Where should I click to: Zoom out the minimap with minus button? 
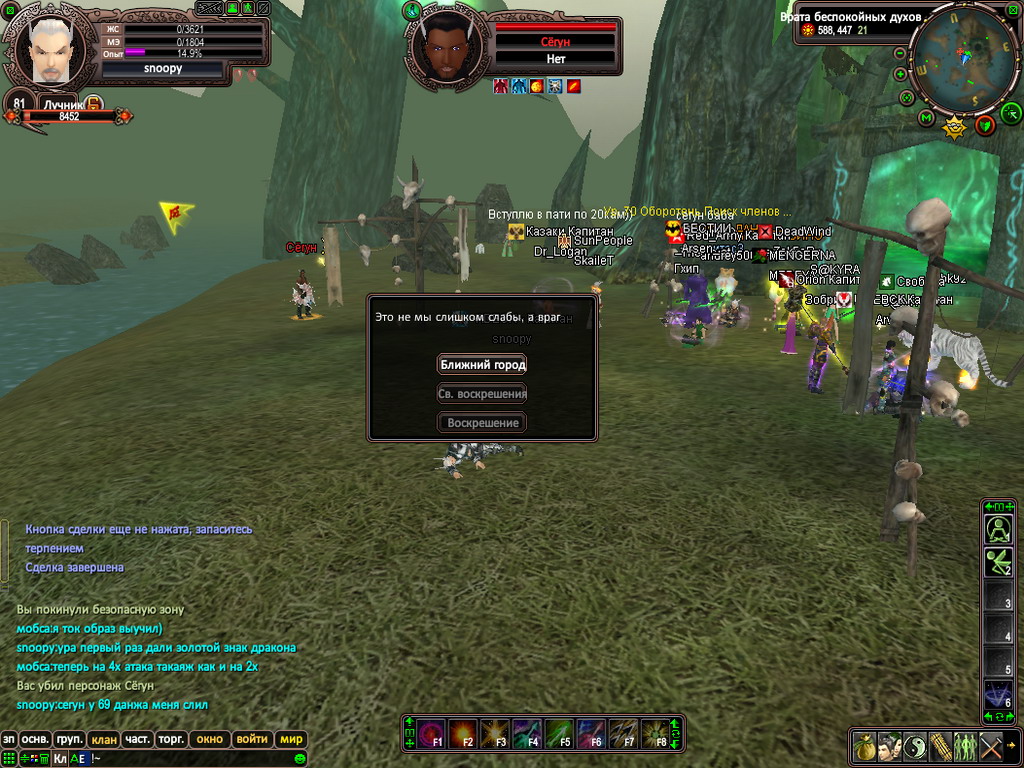[x=899, y=53]
